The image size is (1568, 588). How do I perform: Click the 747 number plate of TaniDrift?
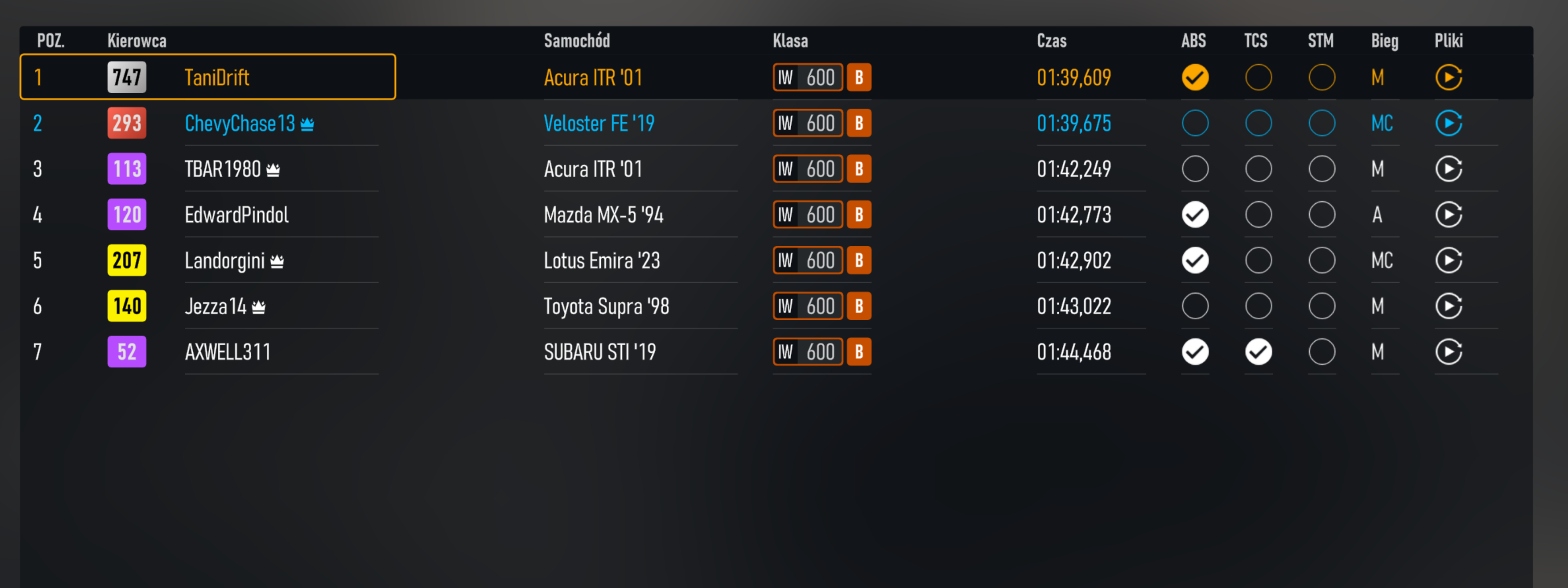click(x=126, y=77)
